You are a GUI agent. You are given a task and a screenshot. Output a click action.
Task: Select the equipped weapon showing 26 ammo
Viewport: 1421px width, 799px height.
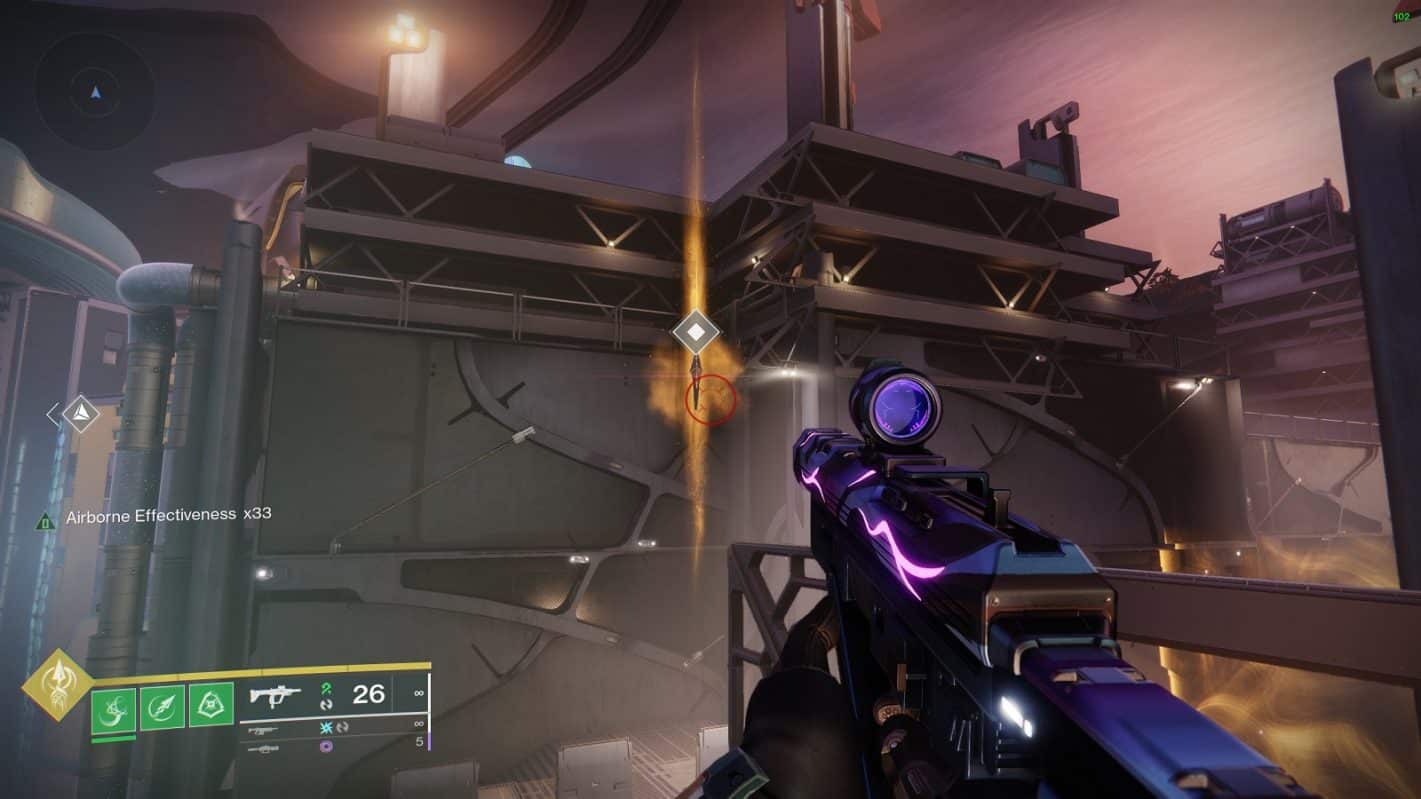[x=330, y=694]
